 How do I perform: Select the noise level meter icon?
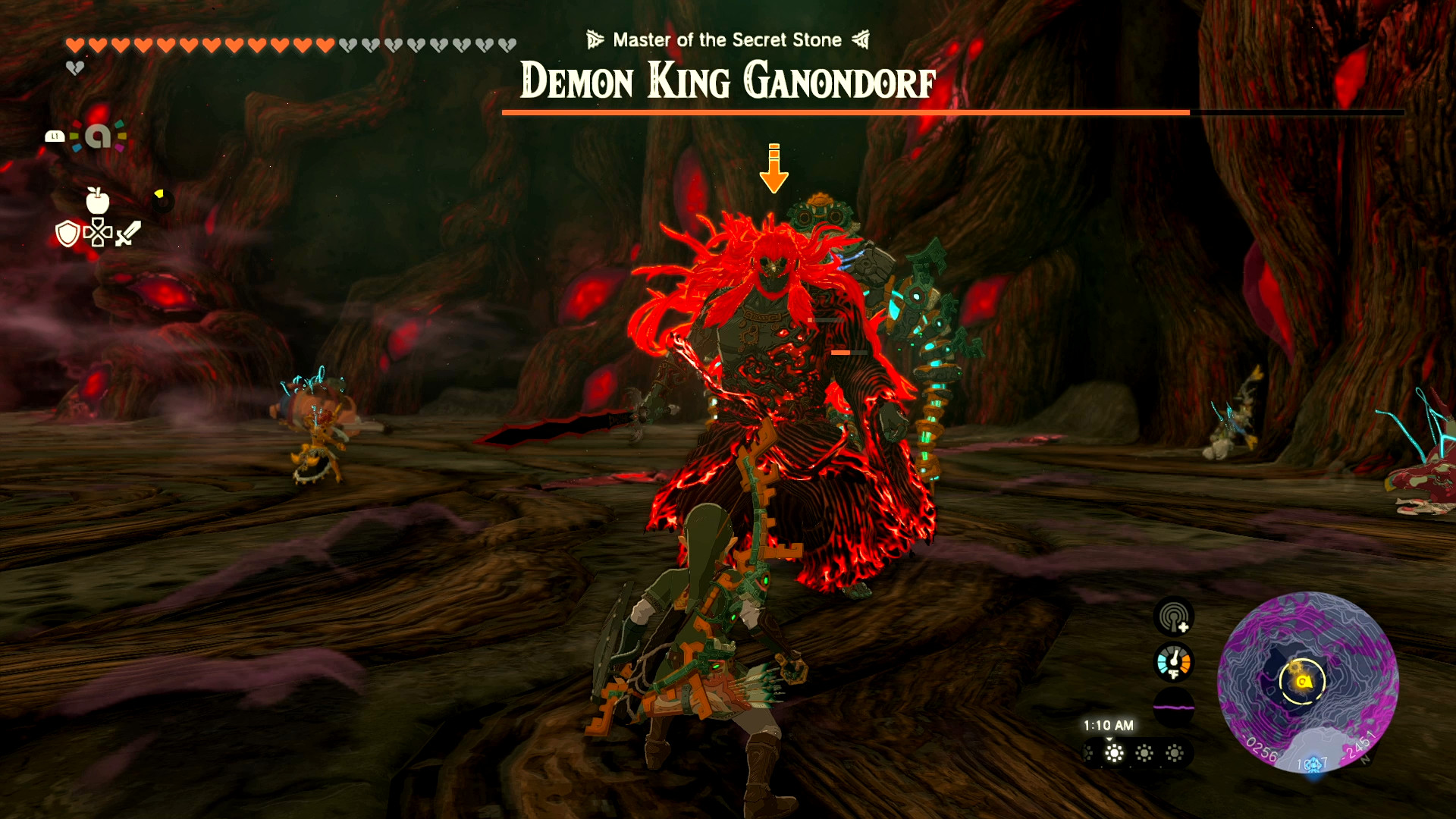(1173, 706)
